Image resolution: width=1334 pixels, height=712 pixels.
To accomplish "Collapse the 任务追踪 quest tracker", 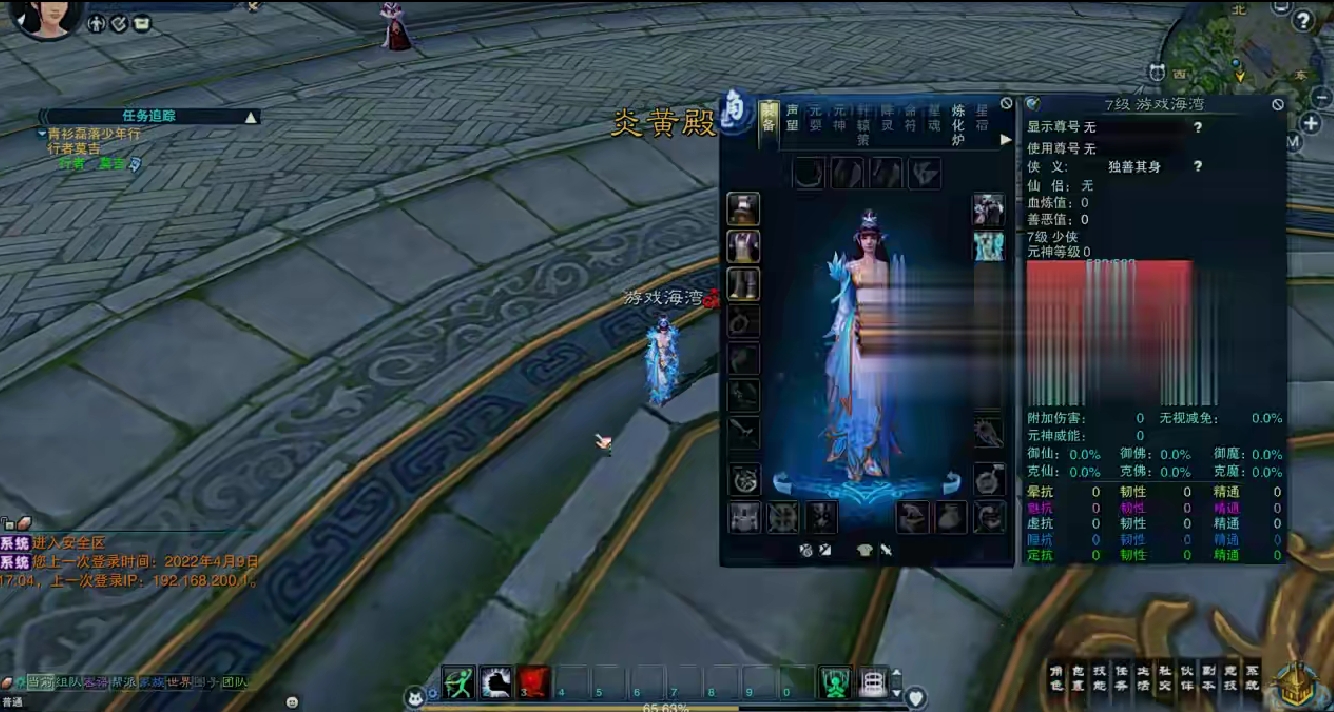I will (x=251, y=117).
